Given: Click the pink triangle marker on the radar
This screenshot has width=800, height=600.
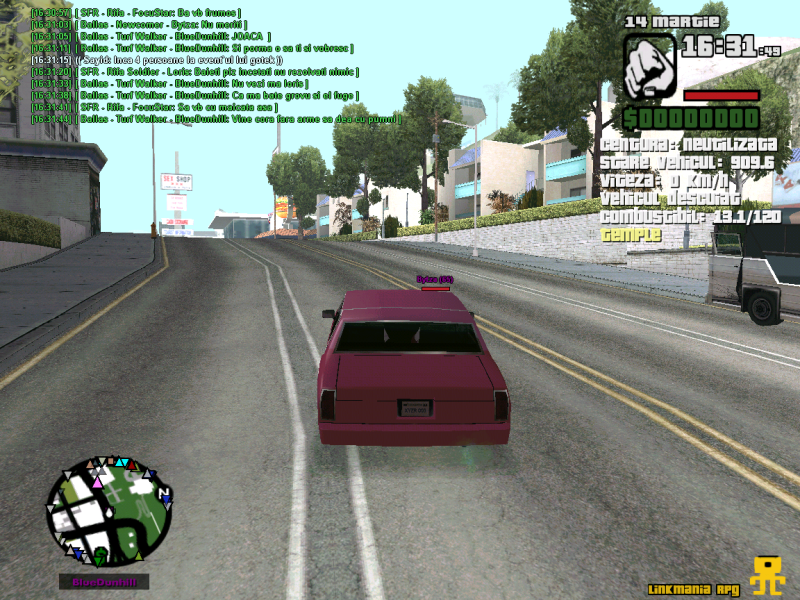Looking at the screenshot, I should [96, 482].
